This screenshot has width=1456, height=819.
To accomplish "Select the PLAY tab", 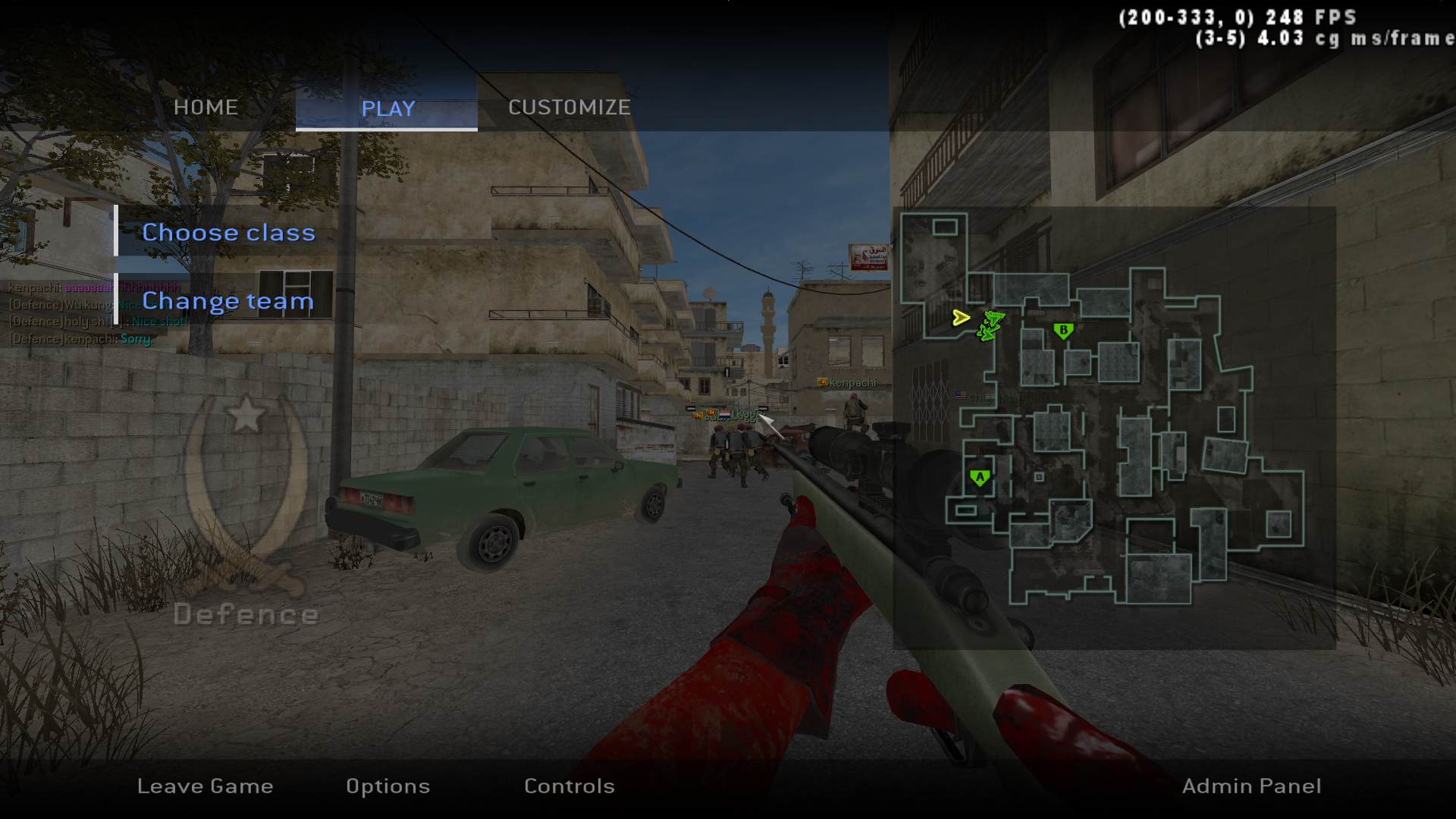I will tap(388, 108).
